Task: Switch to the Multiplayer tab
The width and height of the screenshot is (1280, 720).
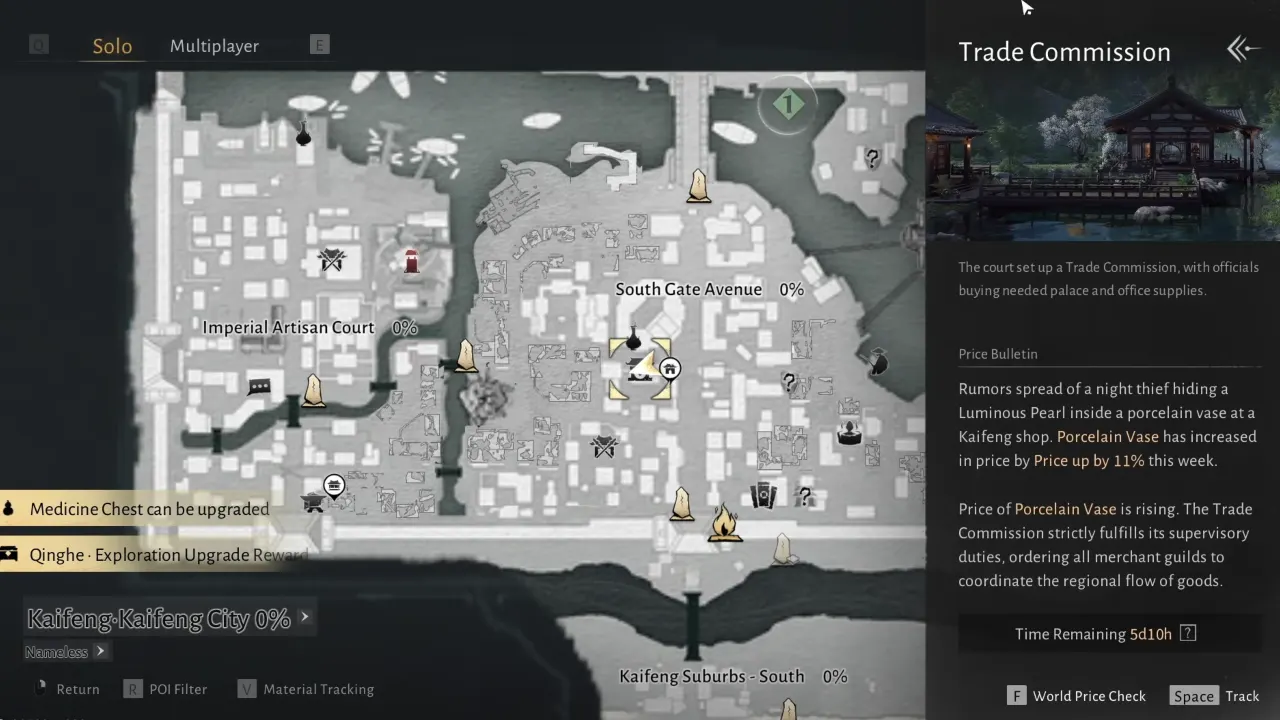Action: [214, 45]
